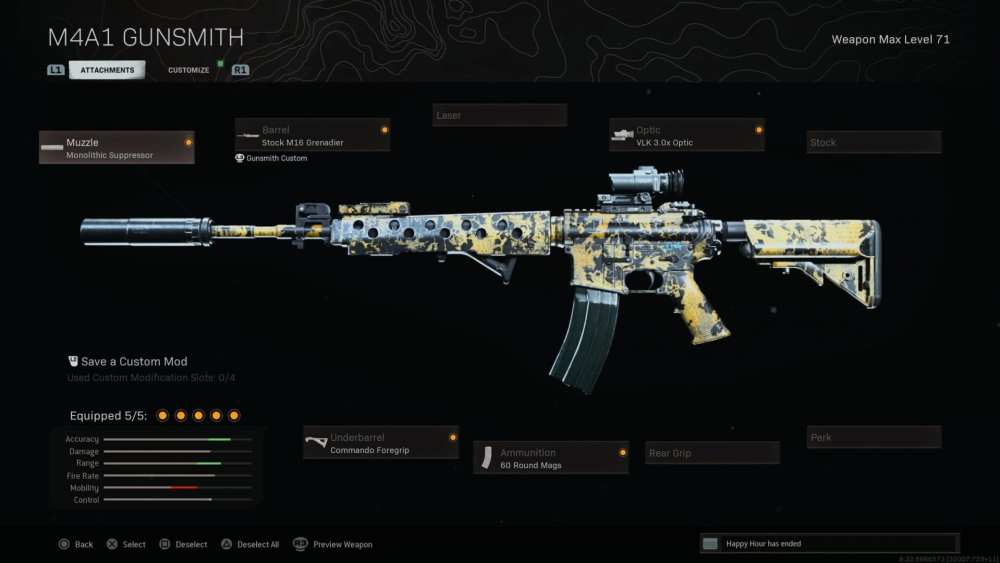Open the empty Rear Grip slot
This screenshot has height=563, width=1000.
[712, 454]
